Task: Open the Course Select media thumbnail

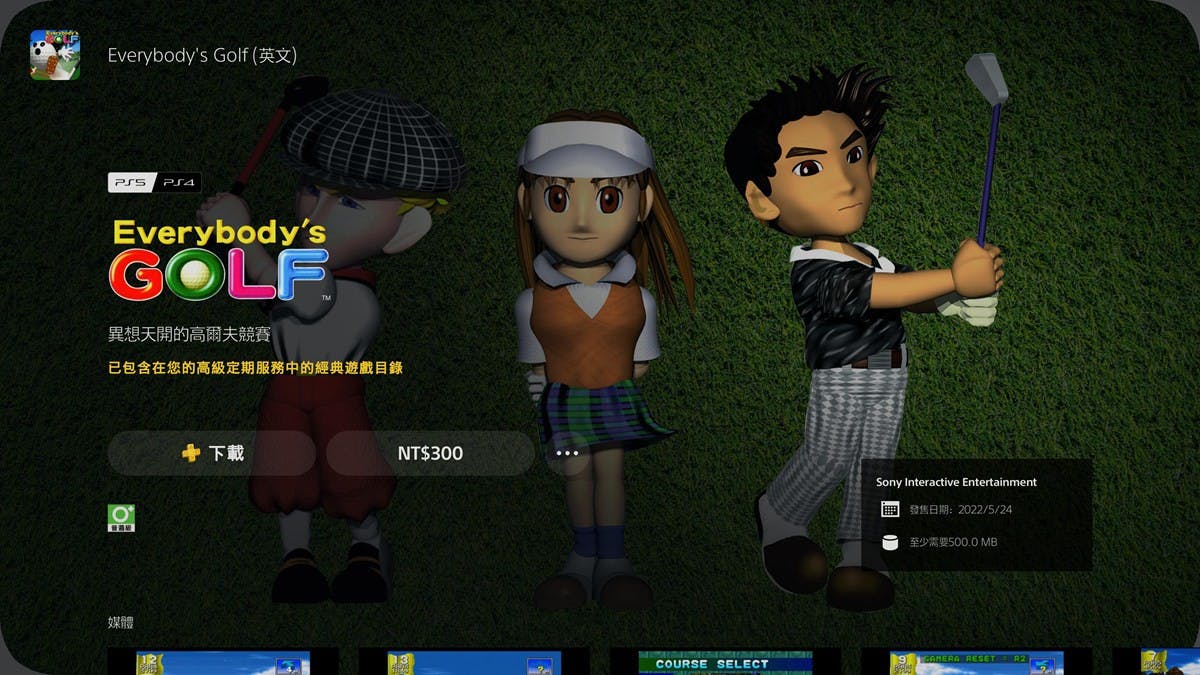Action: coord(711,662)
